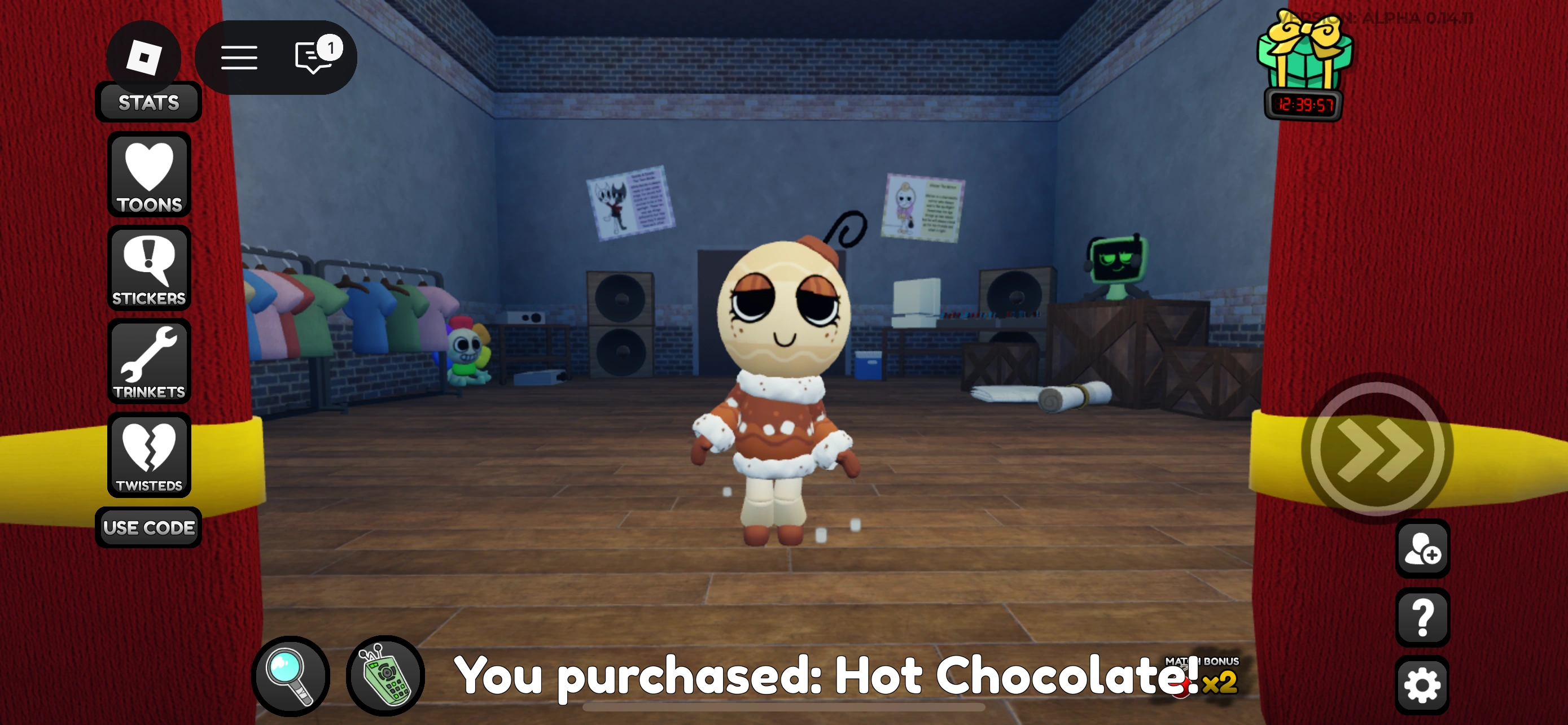Viewport: 1568px width, 725px height.
Task: Open the help question mark panel
Action: pyautogui.click(x=1422, y=616)
